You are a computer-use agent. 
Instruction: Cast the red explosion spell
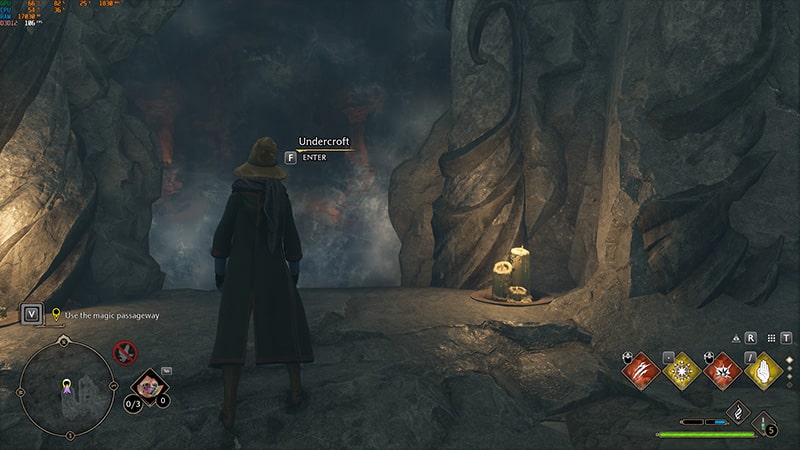(722, 371)
